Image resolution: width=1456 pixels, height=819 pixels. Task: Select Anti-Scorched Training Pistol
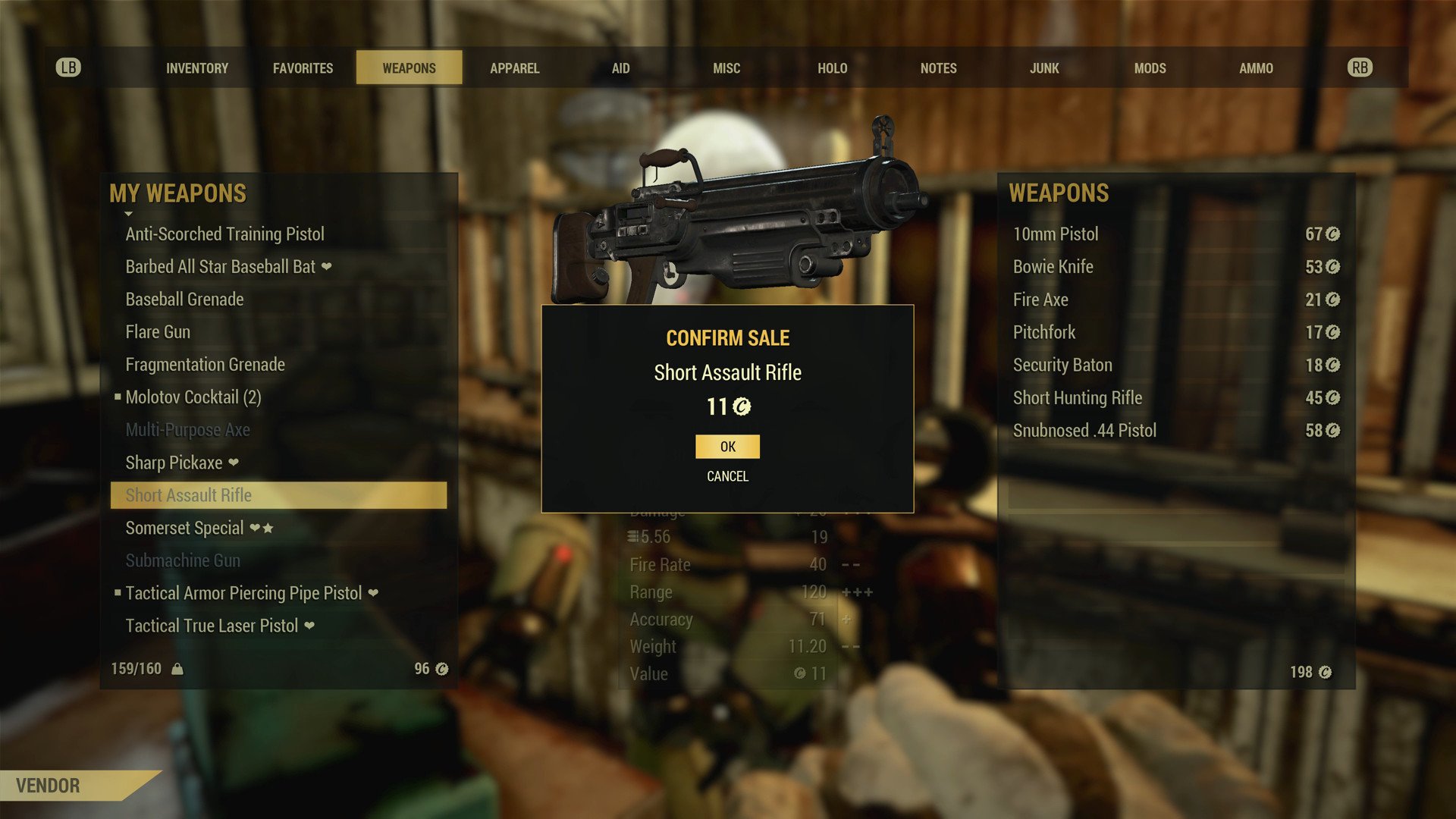pos(225,234)
